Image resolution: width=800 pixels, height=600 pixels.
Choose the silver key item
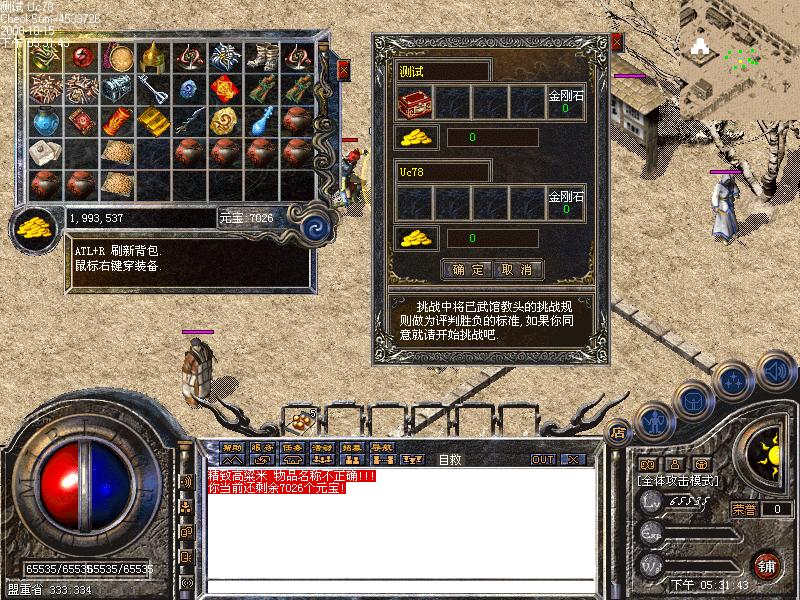153,88
